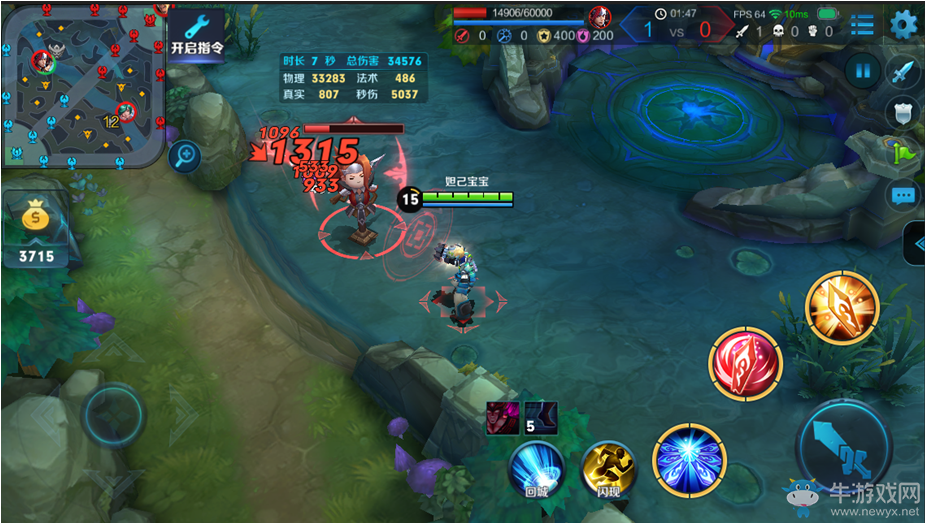Pause with the round pause button
The image size is (925, 523).
click(x=861, y=71)
